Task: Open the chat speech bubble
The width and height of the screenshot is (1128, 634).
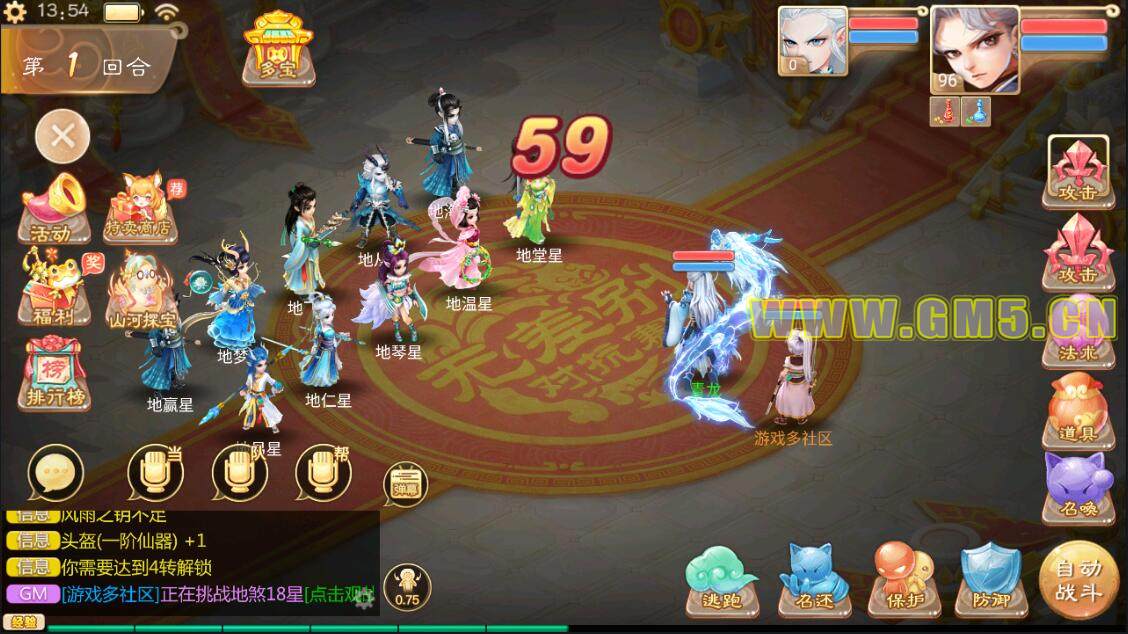Action: click(x=56, y=473)
